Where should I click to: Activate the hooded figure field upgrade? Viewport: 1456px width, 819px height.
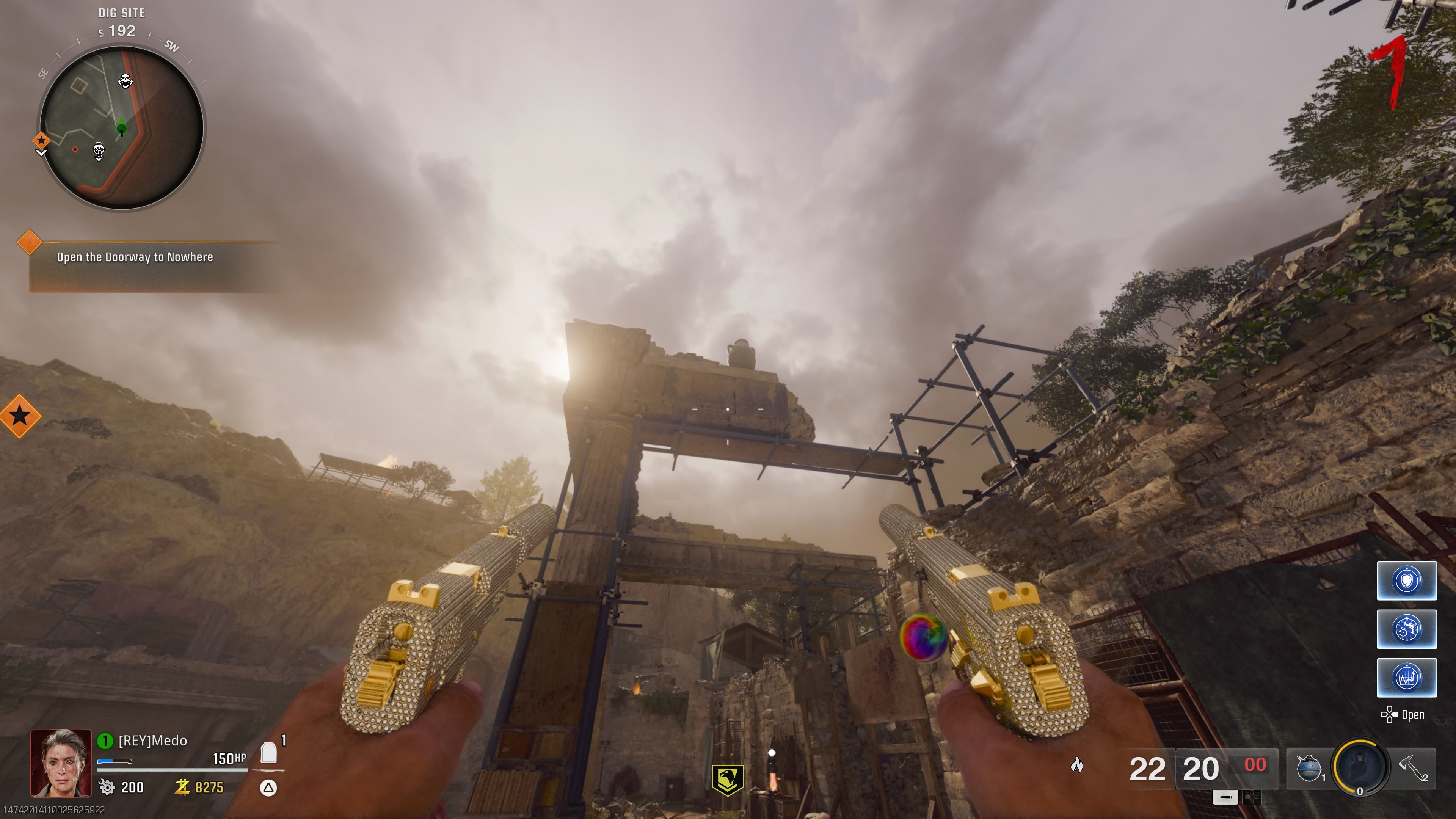click(x=1360, y=767)
